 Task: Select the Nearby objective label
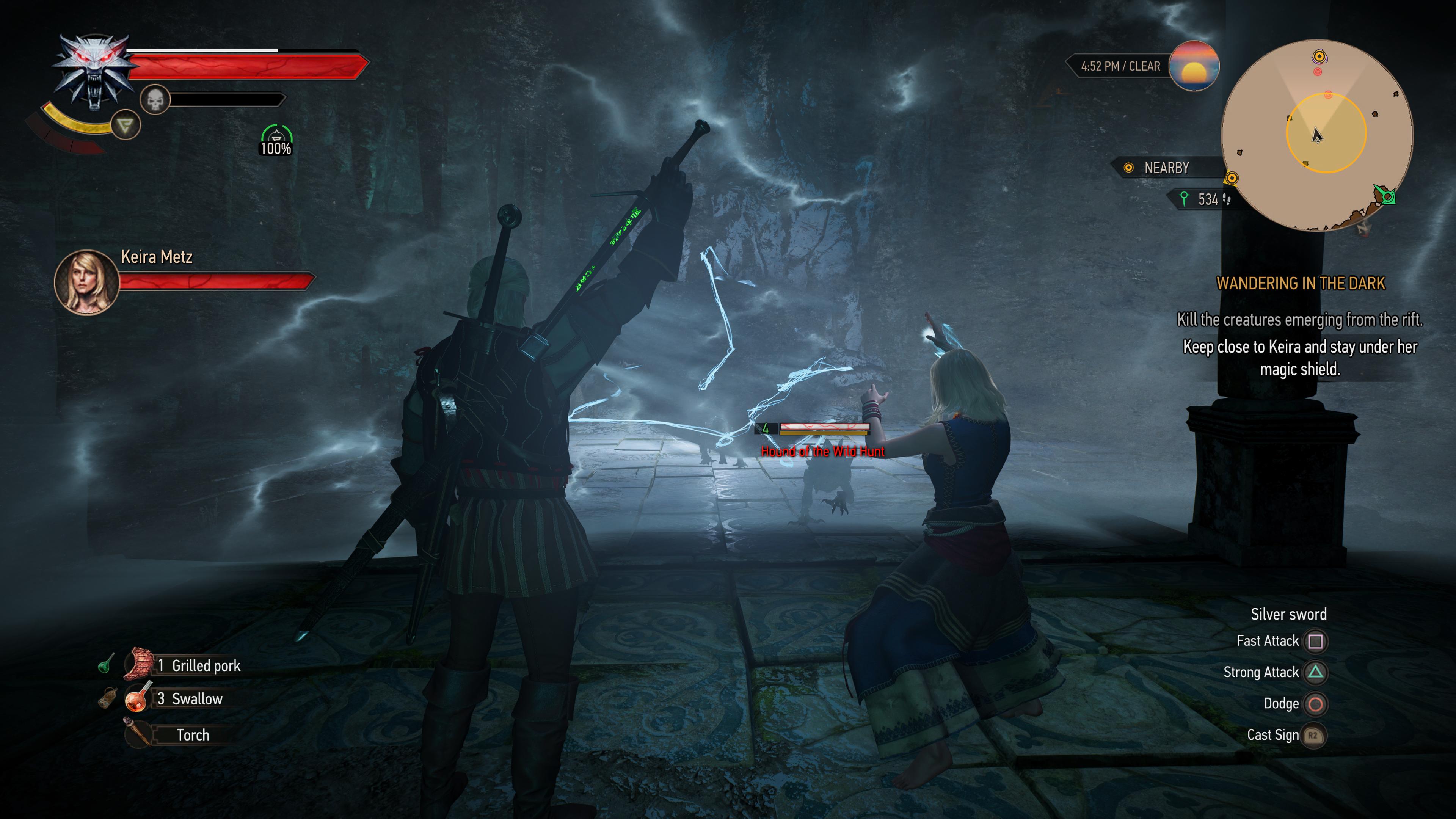point(1166,168)
